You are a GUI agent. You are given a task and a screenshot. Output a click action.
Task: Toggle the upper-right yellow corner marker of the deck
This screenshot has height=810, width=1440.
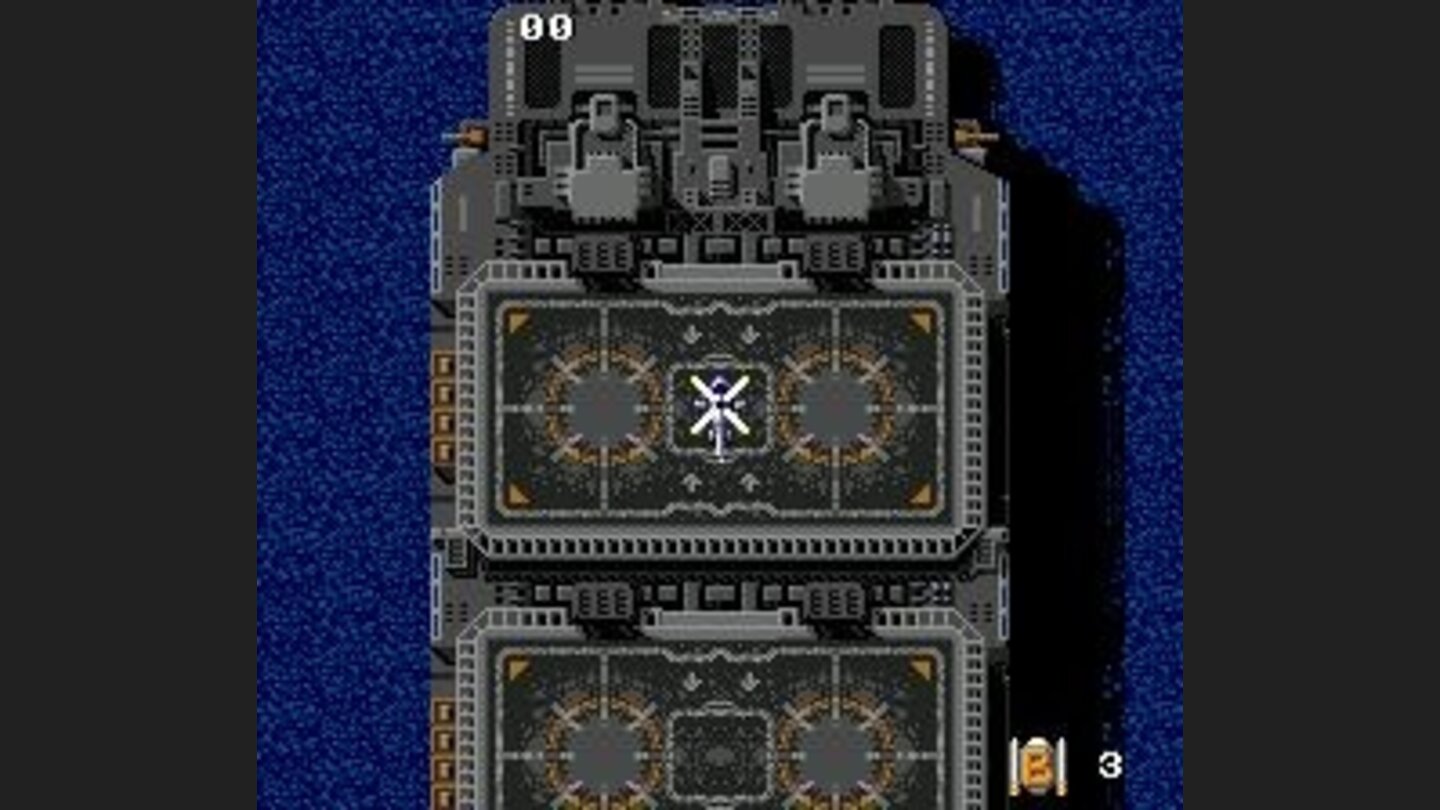point(920,318)
